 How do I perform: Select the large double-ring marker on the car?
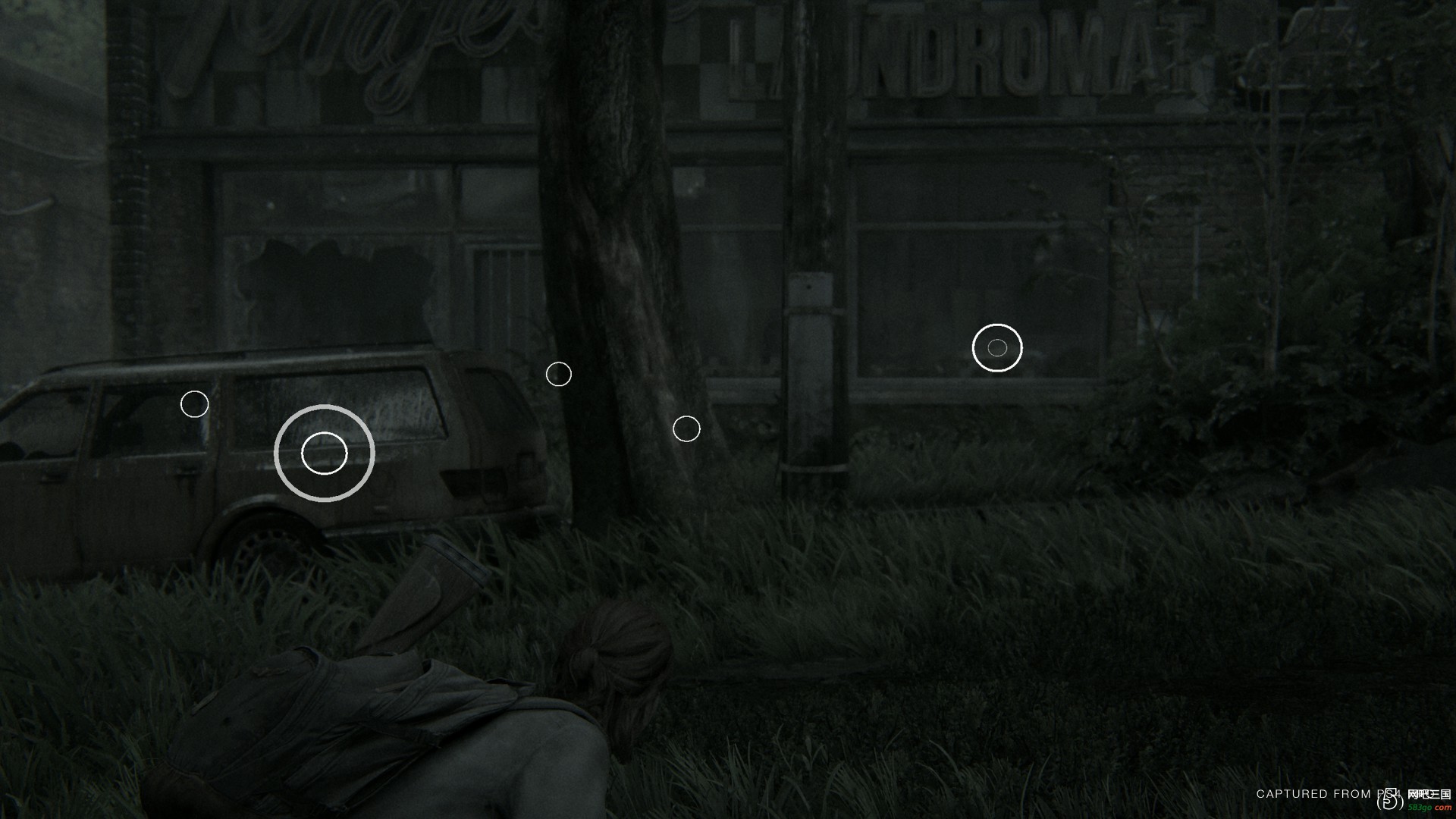point(325,453)
